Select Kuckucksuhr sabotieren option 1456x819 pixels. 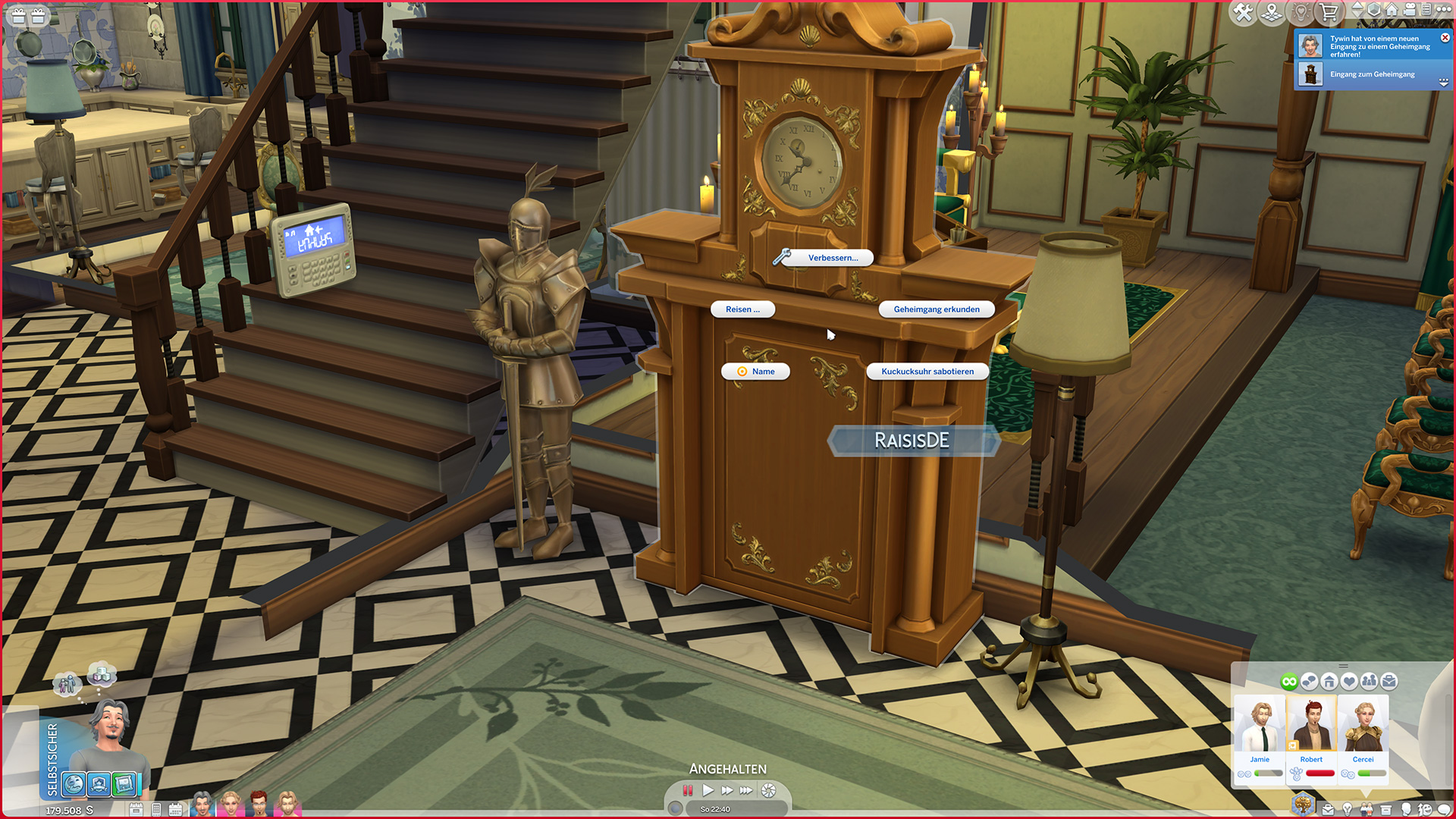(927, 372)
